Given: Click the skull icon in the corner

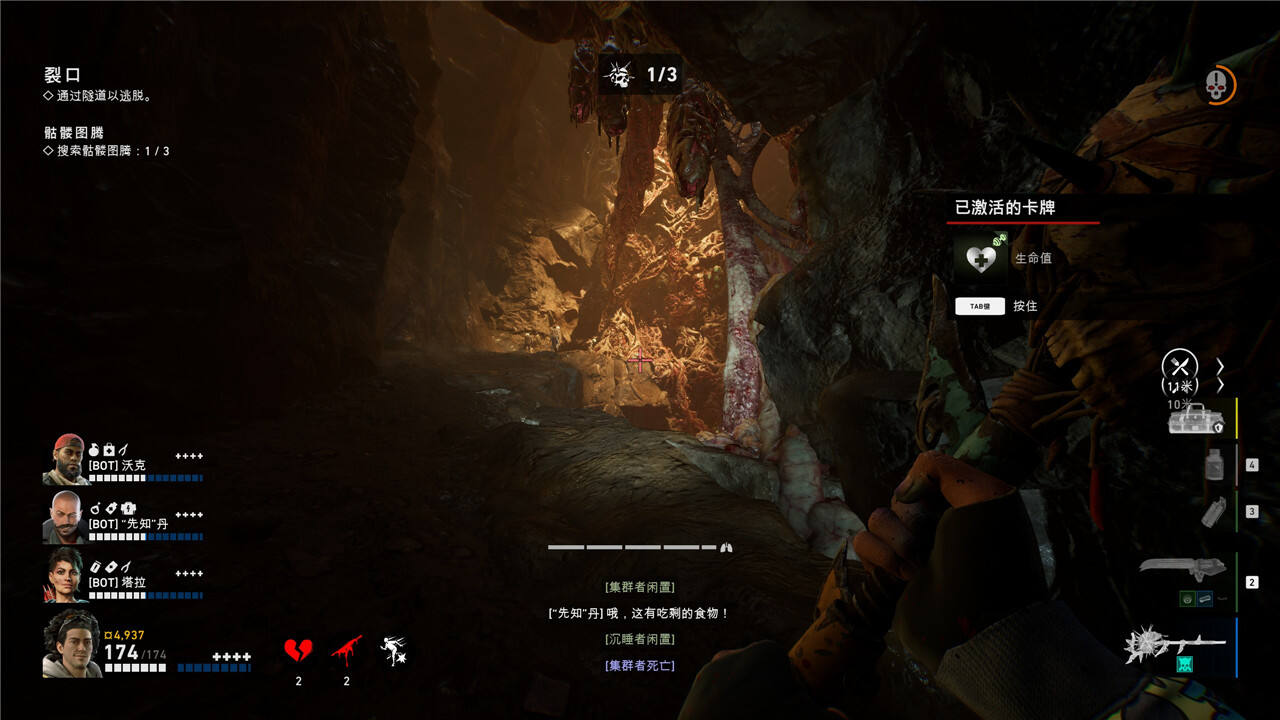Looking at the screenshot, I should [x=1216, y=85].
